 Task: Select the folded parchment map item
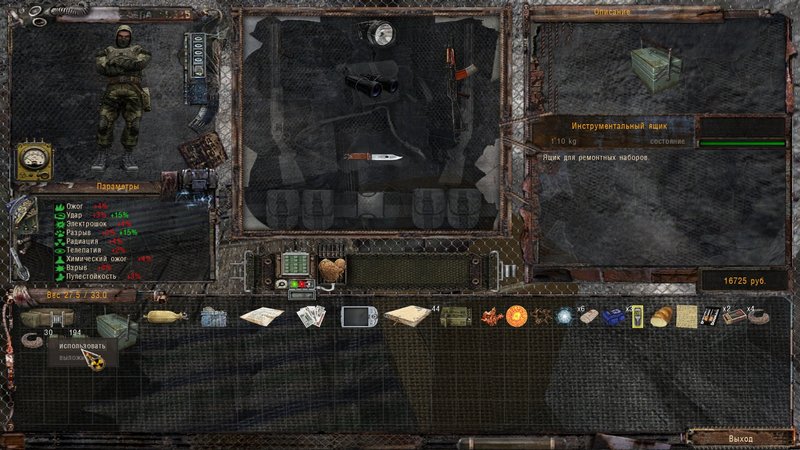click(686, 316)
